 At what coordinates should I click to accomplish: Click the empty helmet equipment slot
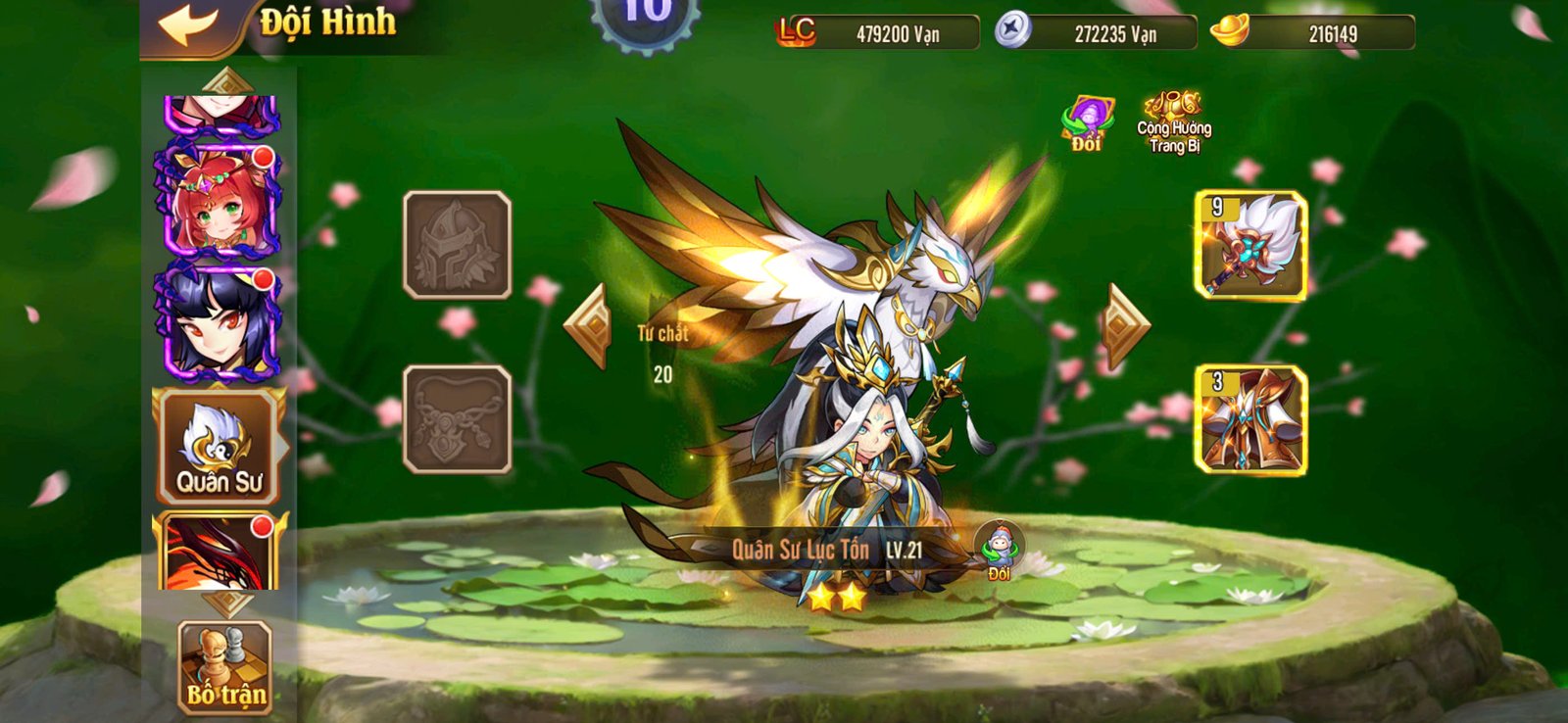[455, 242]
